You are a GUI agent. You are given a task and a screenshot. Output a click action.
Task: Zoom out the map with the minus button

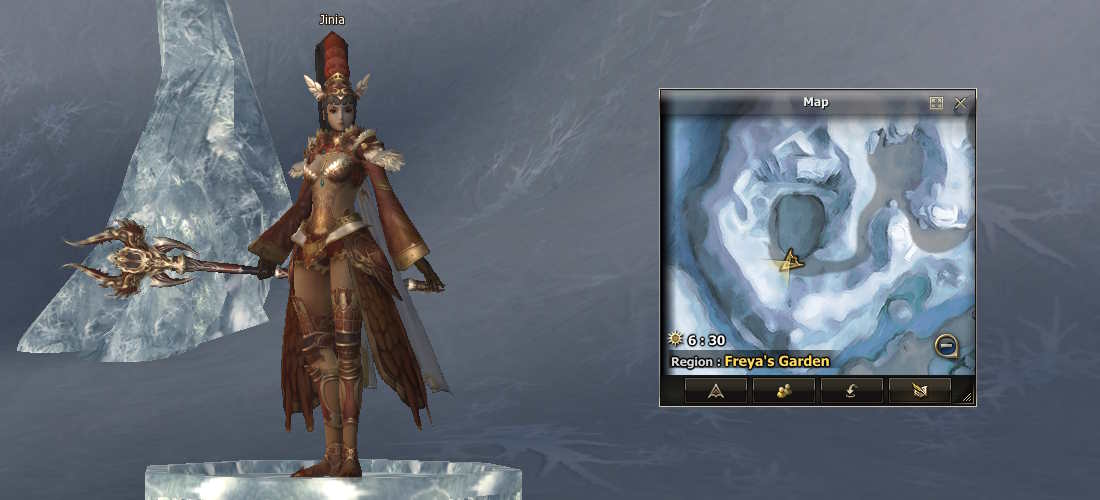946,346
